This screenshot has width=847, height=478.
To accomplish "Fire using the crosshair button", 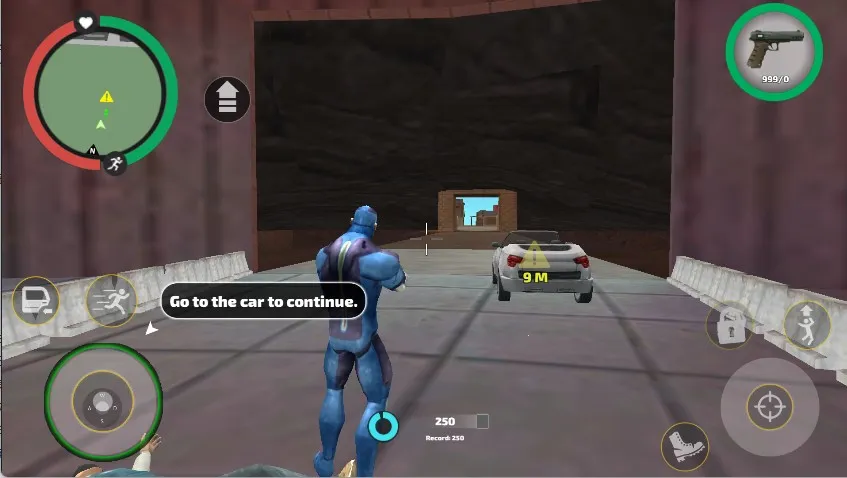I will click(x=769, y=407).
